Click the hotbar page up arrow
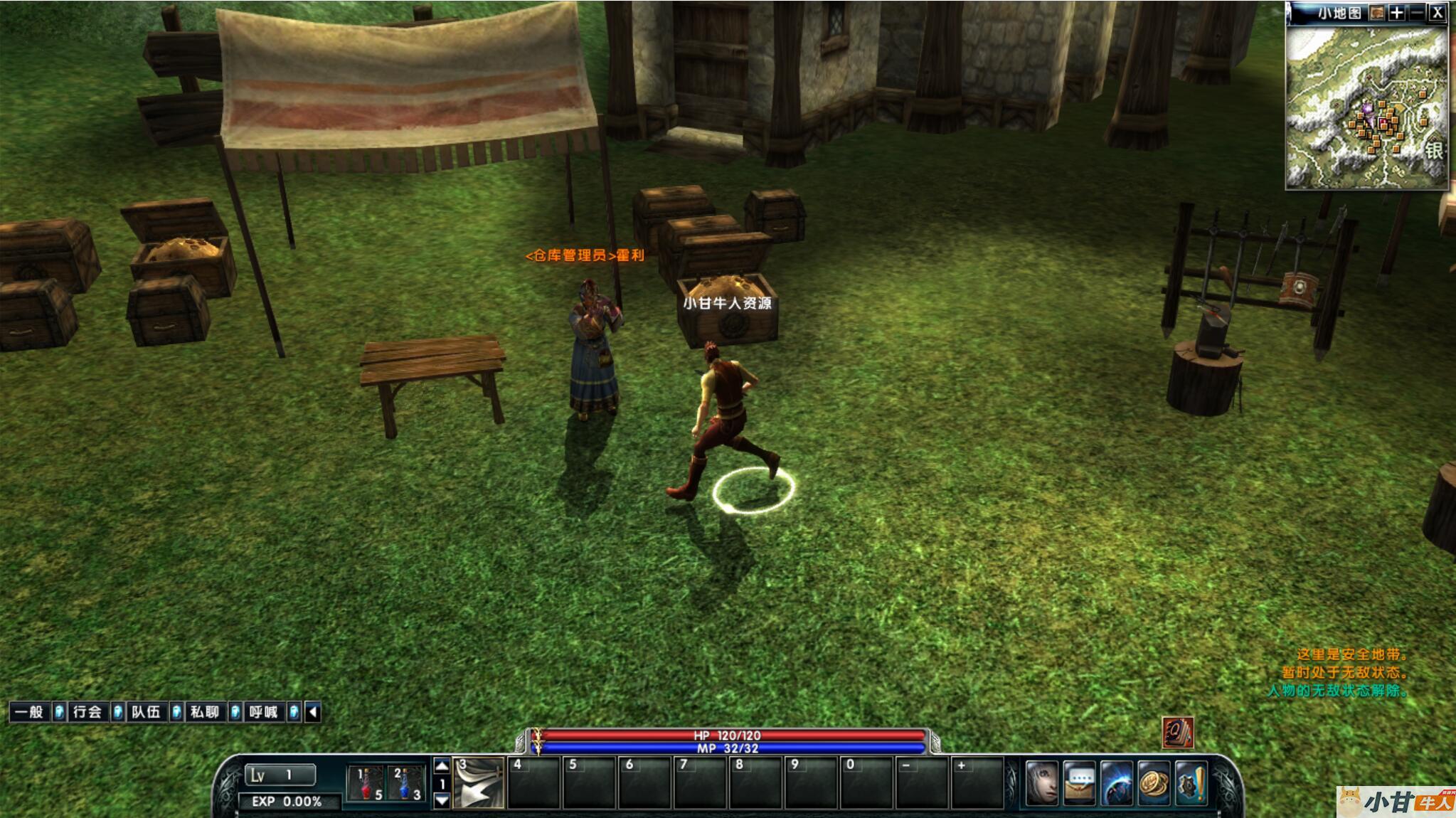 pyautogui.click(x=442, y=766)
